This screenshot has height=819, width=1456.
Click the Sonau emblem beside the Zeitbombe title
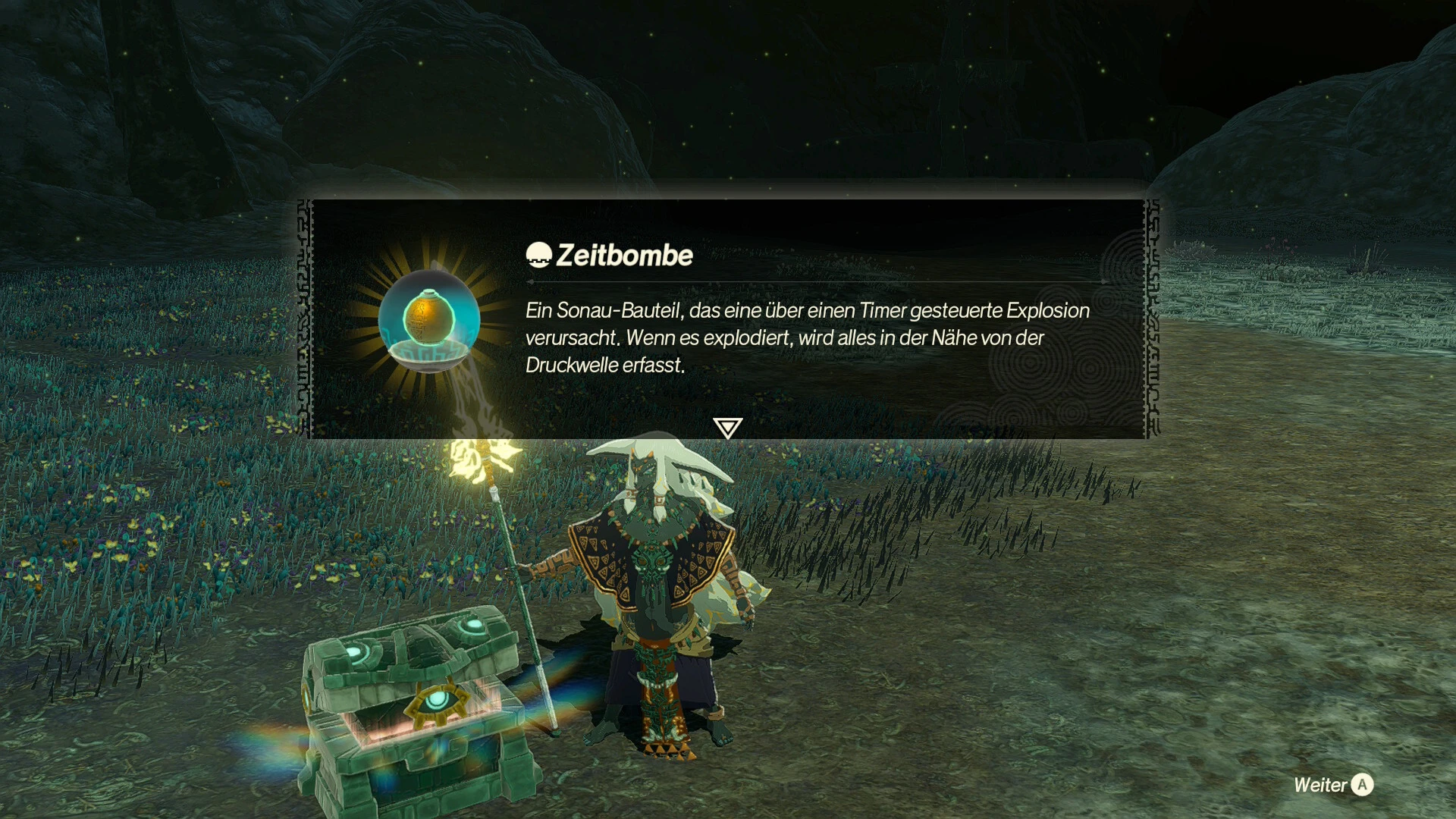pyautogui.click(x=539, y=256)
